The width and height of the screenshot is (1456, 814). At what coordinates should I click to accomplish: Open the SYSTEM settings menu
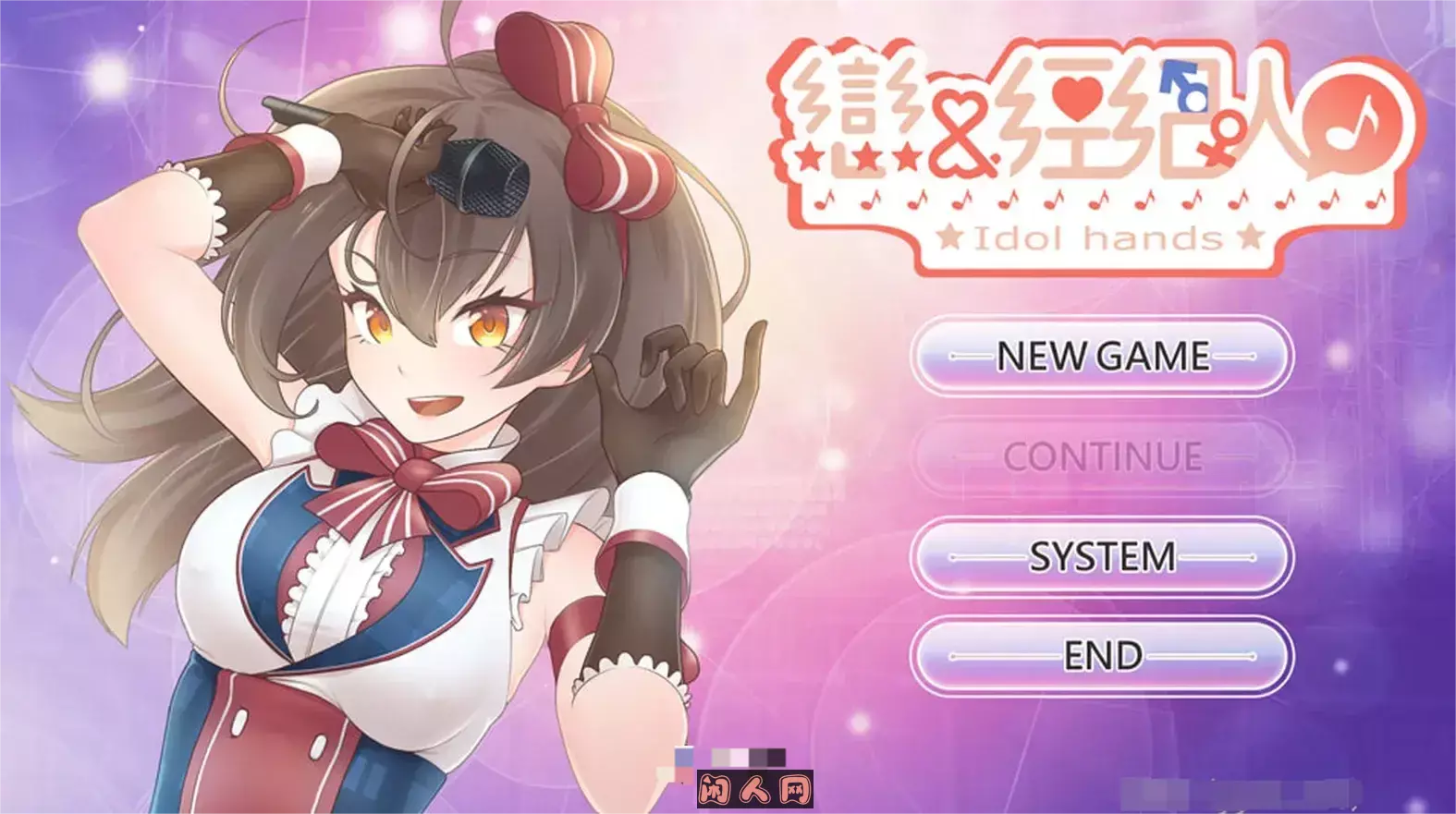click(x=1100, y=557)
